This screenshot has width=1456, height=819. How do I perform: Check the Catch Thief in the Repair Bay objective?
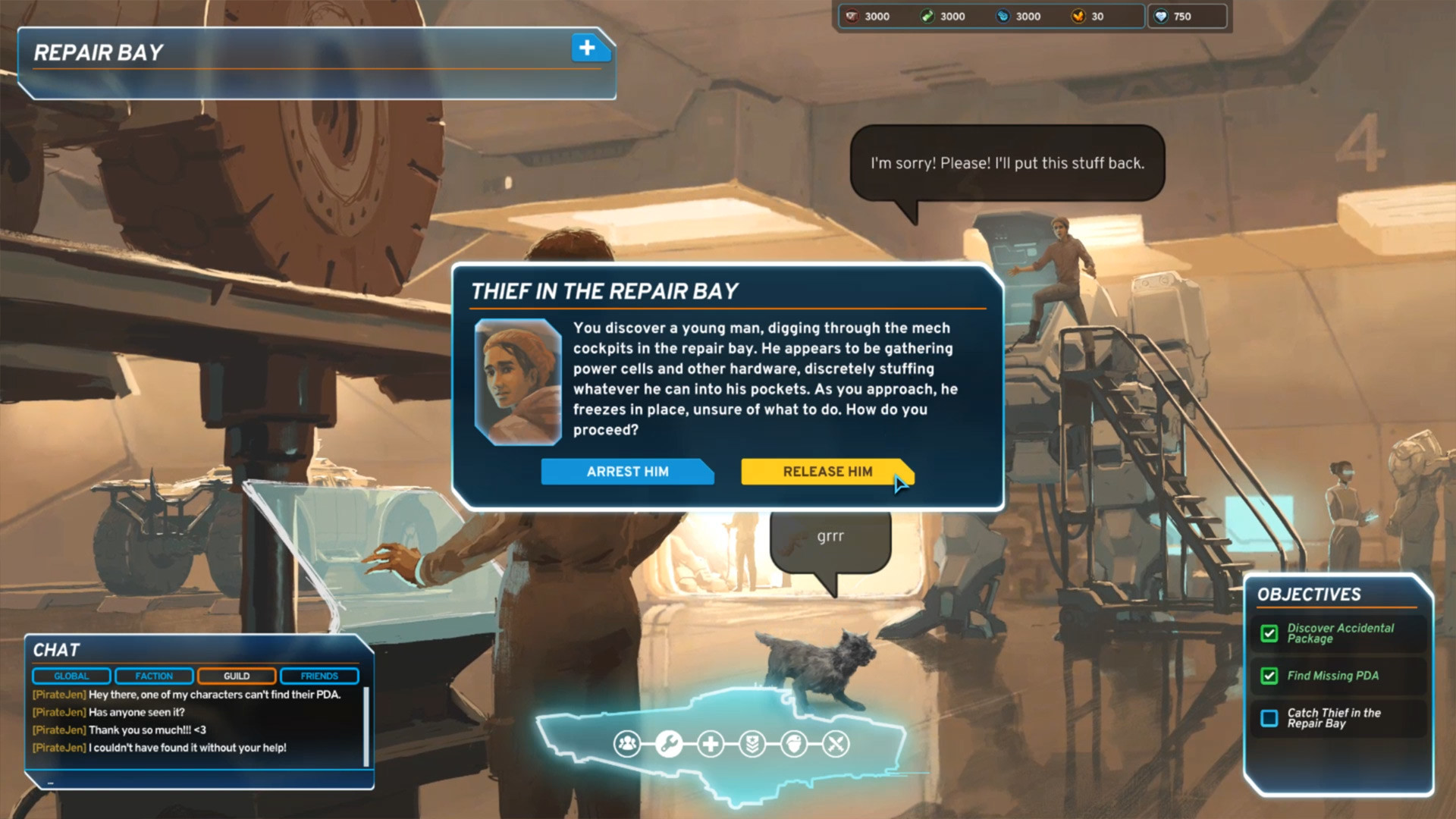1269,718
